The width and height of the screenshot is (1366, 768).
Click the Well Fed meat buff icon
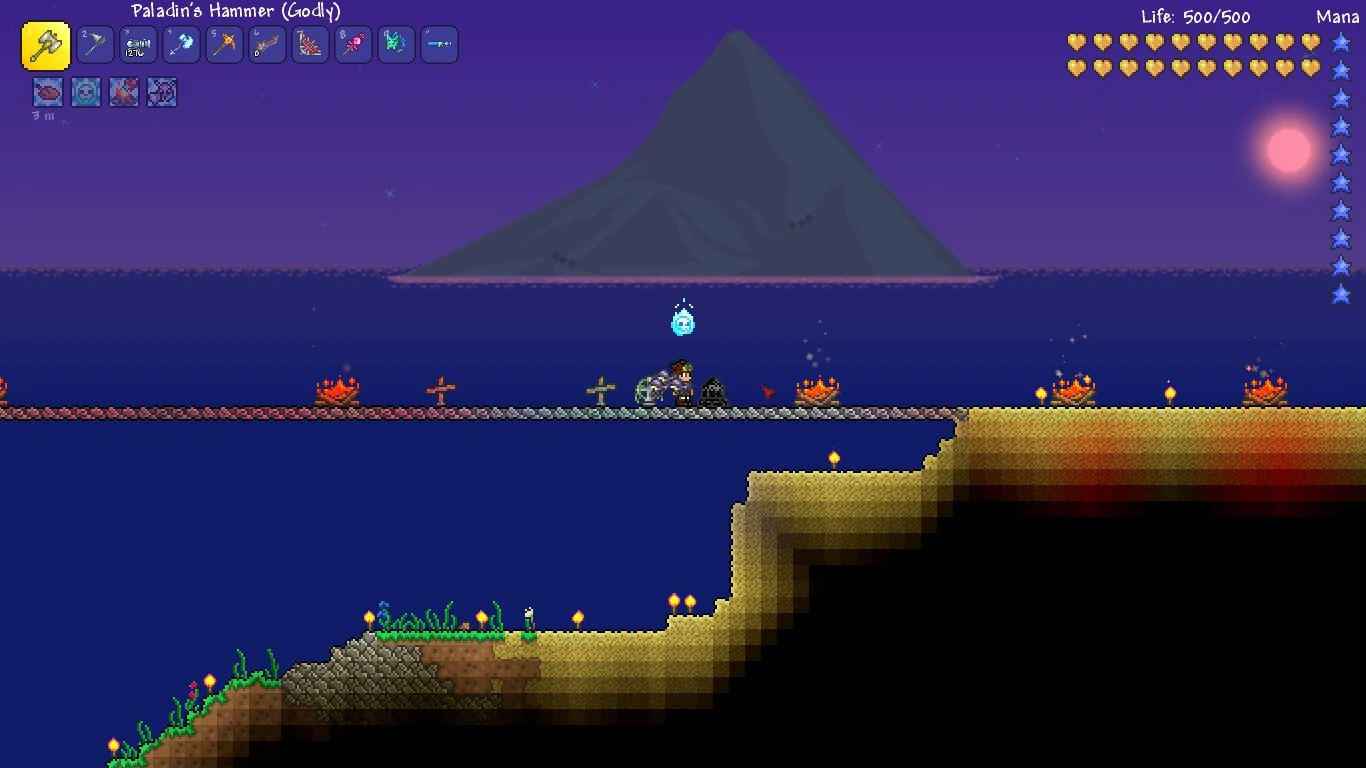(x=48, y=93)
